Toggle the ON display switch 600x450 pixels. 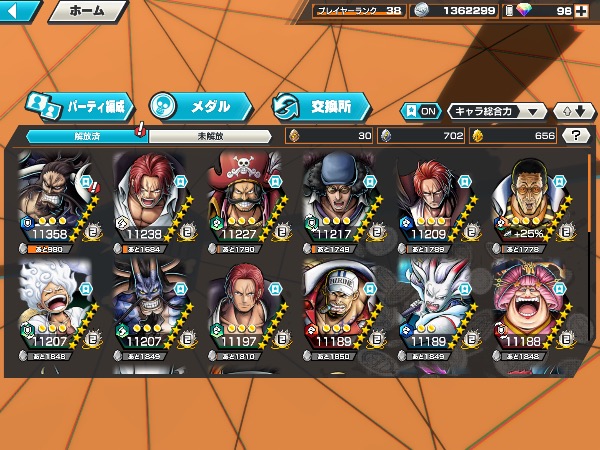click(x=420, y=111)
